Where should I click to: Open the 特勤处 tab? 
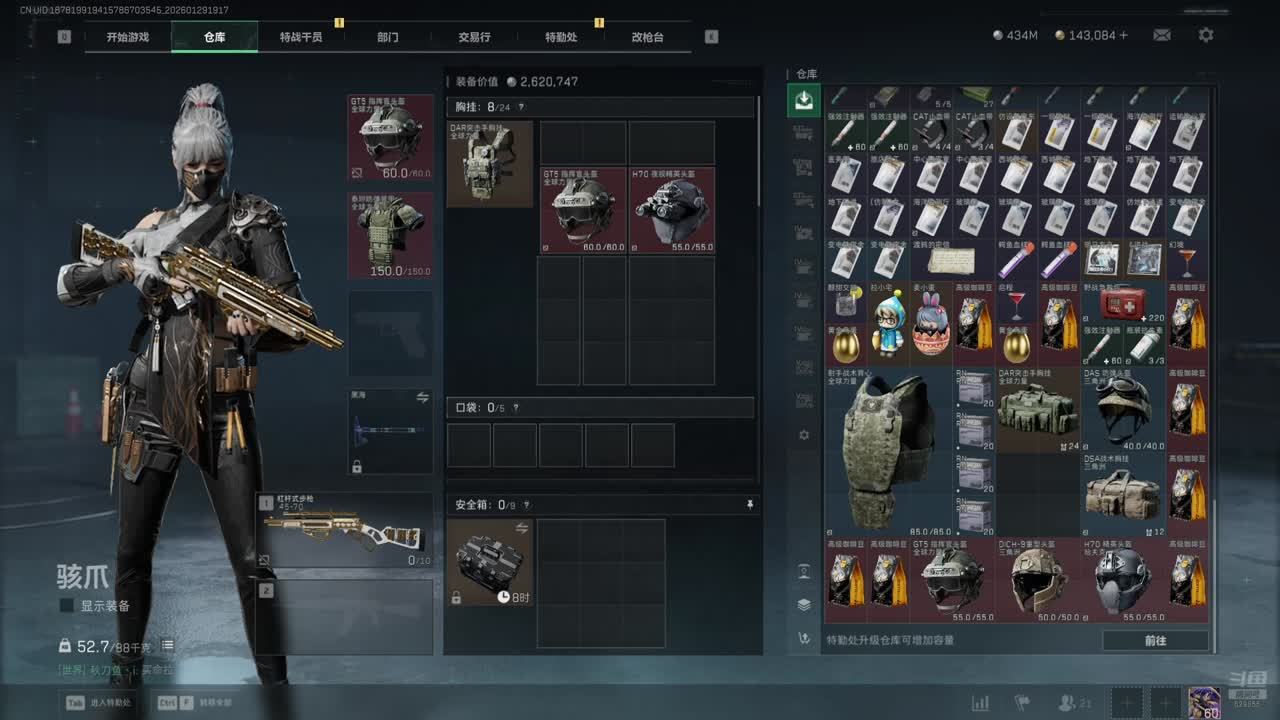click(x=561, y=37)
